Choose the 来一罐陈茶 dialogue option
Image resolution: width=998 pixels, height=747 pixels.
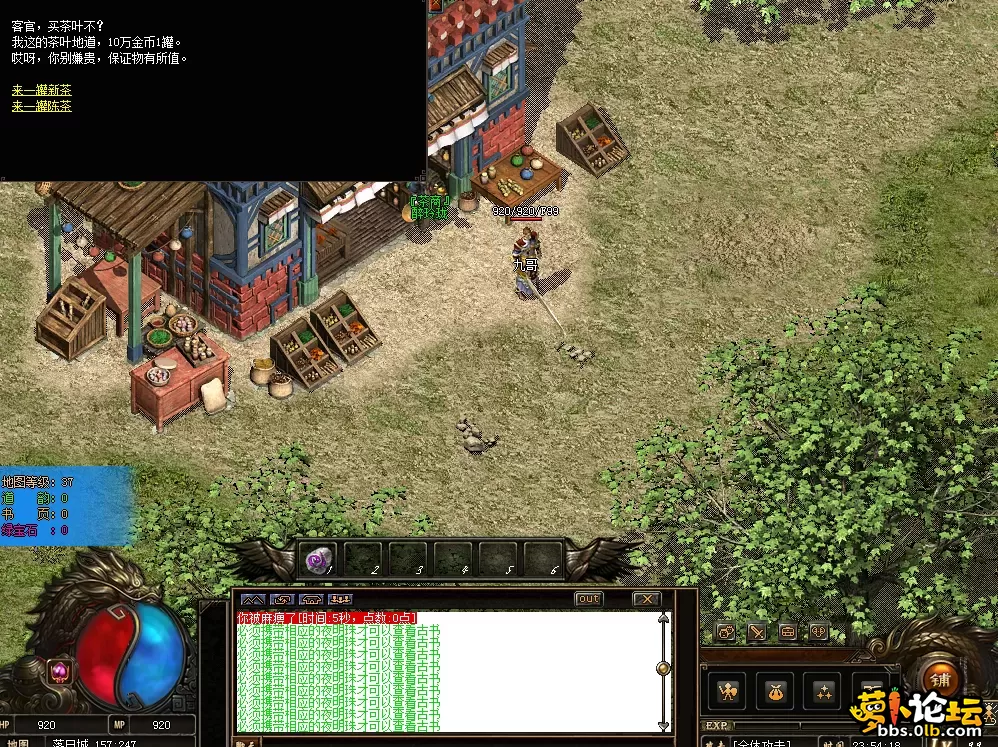pos(42,106)
